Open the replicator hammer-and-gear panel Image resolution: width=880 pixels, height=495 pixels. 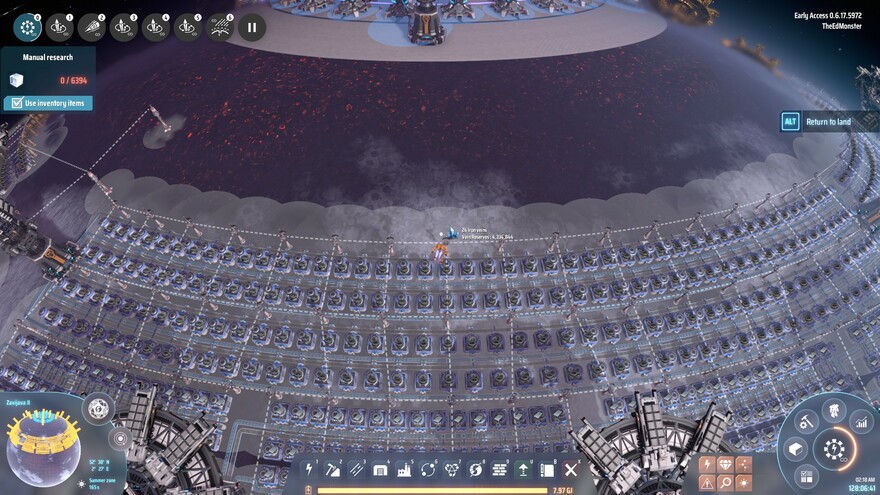[806, 423]
